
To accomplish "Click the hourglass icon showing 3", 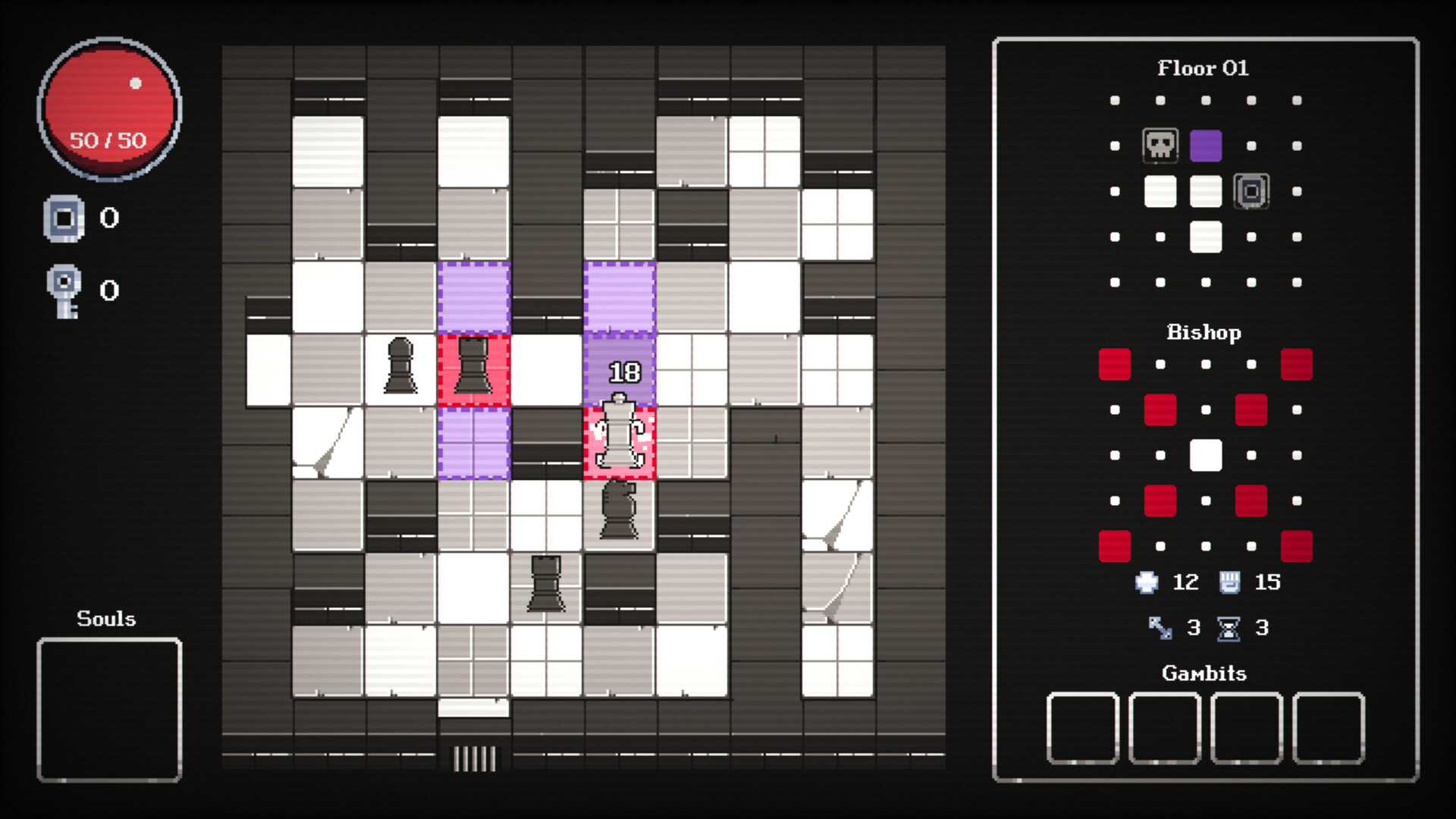I will coord(1228,627).
